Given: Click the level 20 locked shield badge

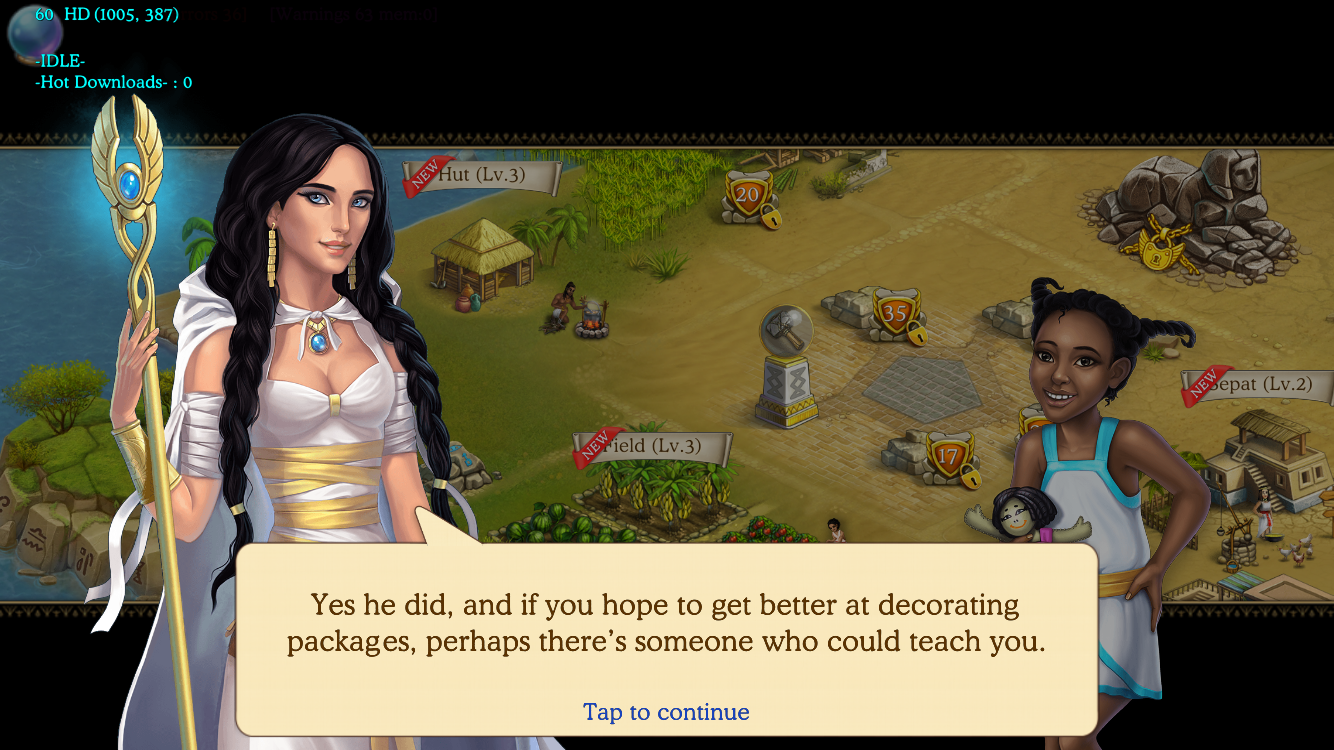Looking at the screenshot, I should tap(749, 198).
